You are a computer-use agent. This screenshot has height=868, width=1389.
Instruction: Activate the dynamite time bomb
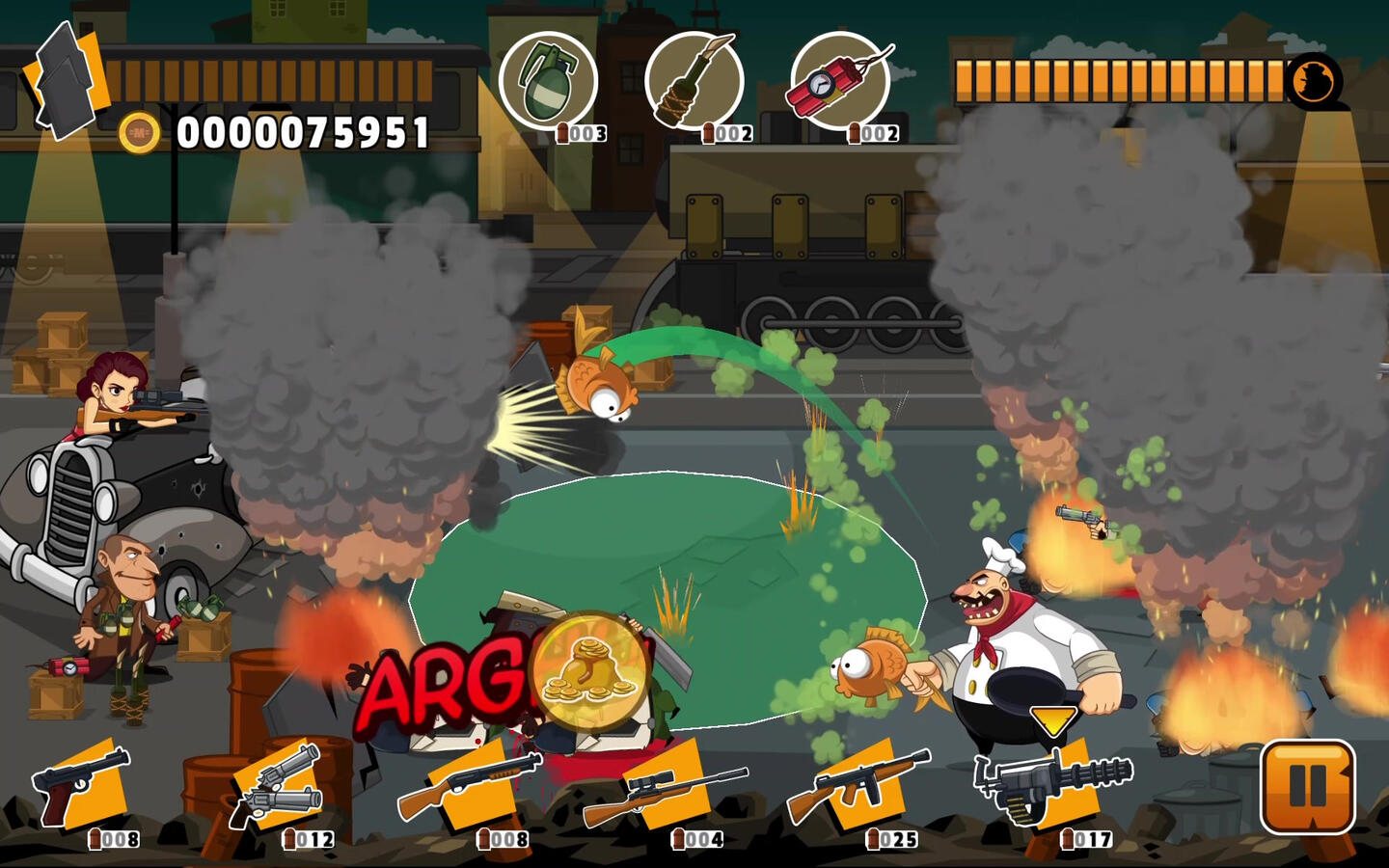[x=839, y=81]
